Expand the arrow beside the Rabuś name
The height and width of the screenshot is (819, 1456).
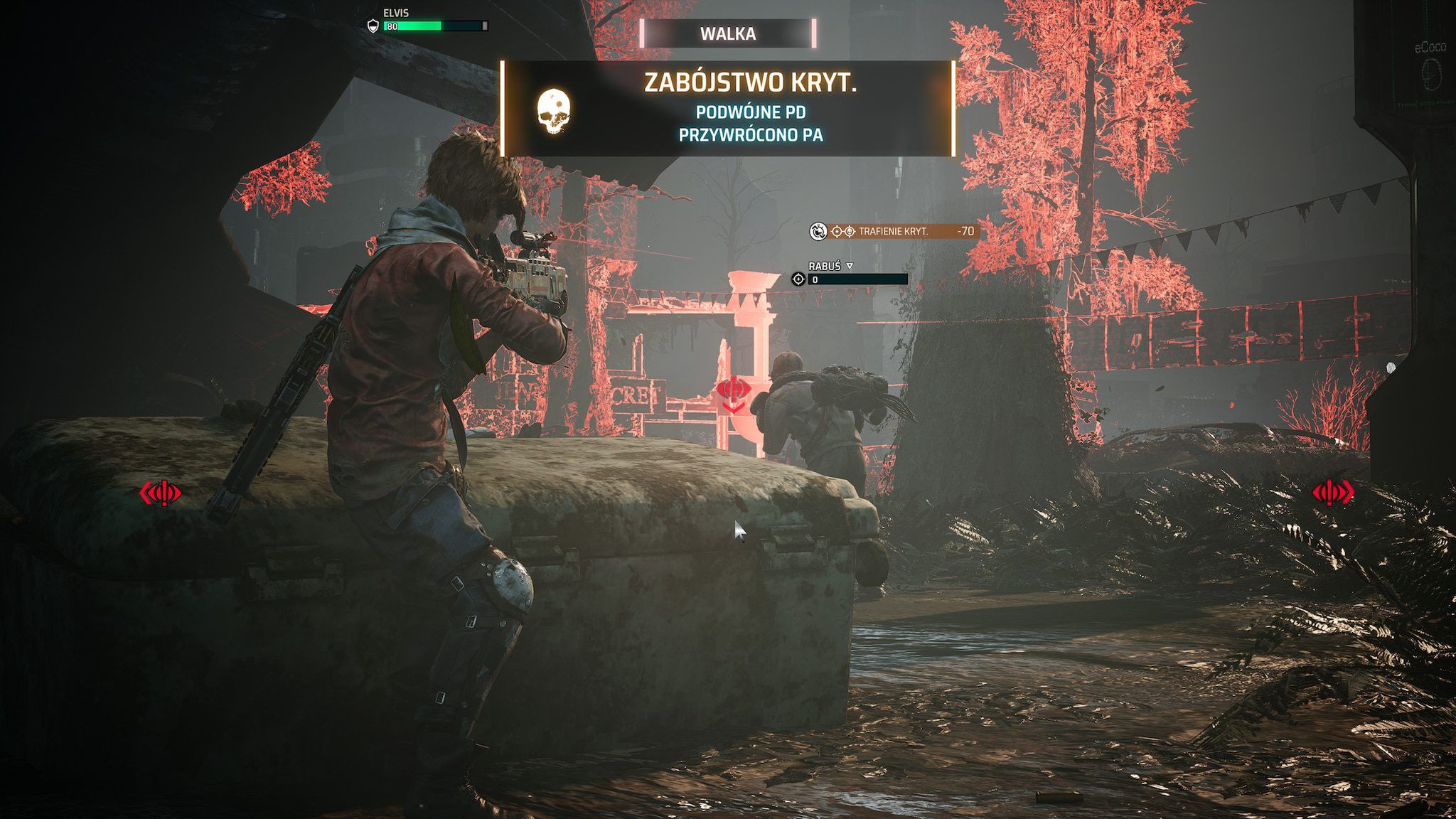click(850, 266)
